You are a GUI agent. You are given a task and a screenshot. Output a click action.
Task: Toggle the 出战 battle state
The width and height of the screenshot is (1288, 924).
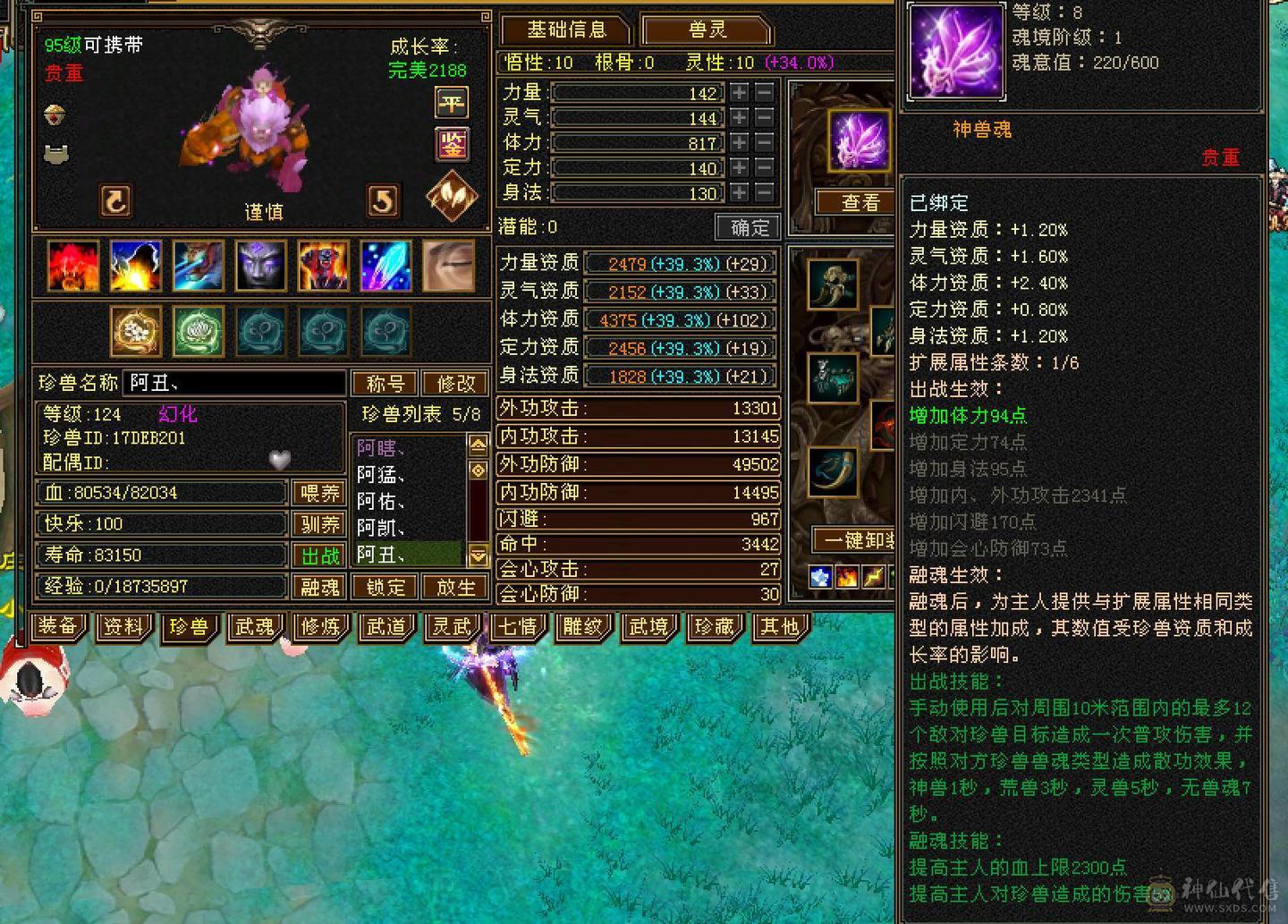(319, 555)
